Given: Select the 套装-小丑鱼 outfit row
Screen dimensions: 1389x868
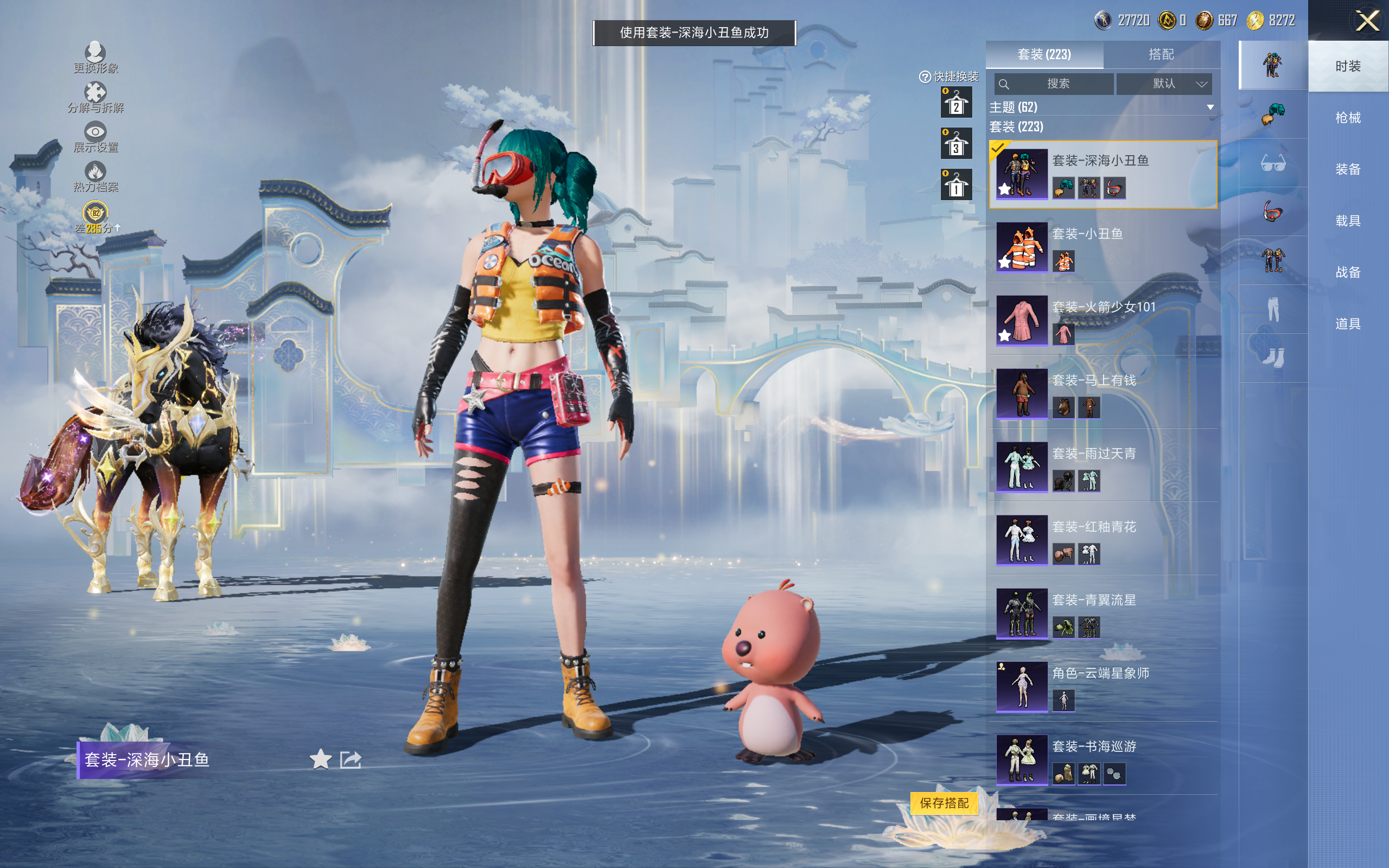Looking at the screenshot, I should (x=1102, y=247).
